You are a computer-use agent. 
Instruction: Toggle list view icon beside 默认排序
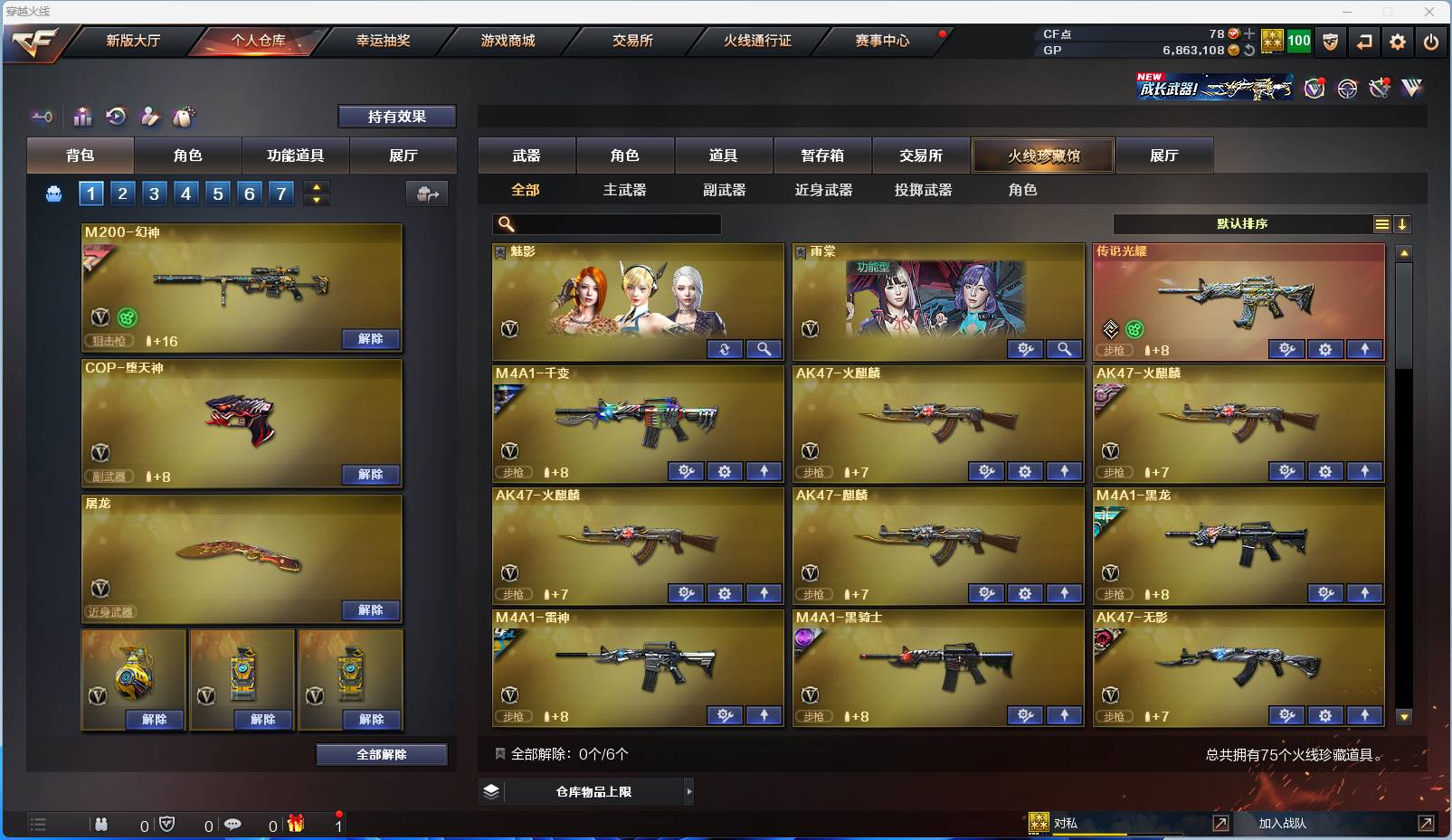click(x=1381, y=223)
